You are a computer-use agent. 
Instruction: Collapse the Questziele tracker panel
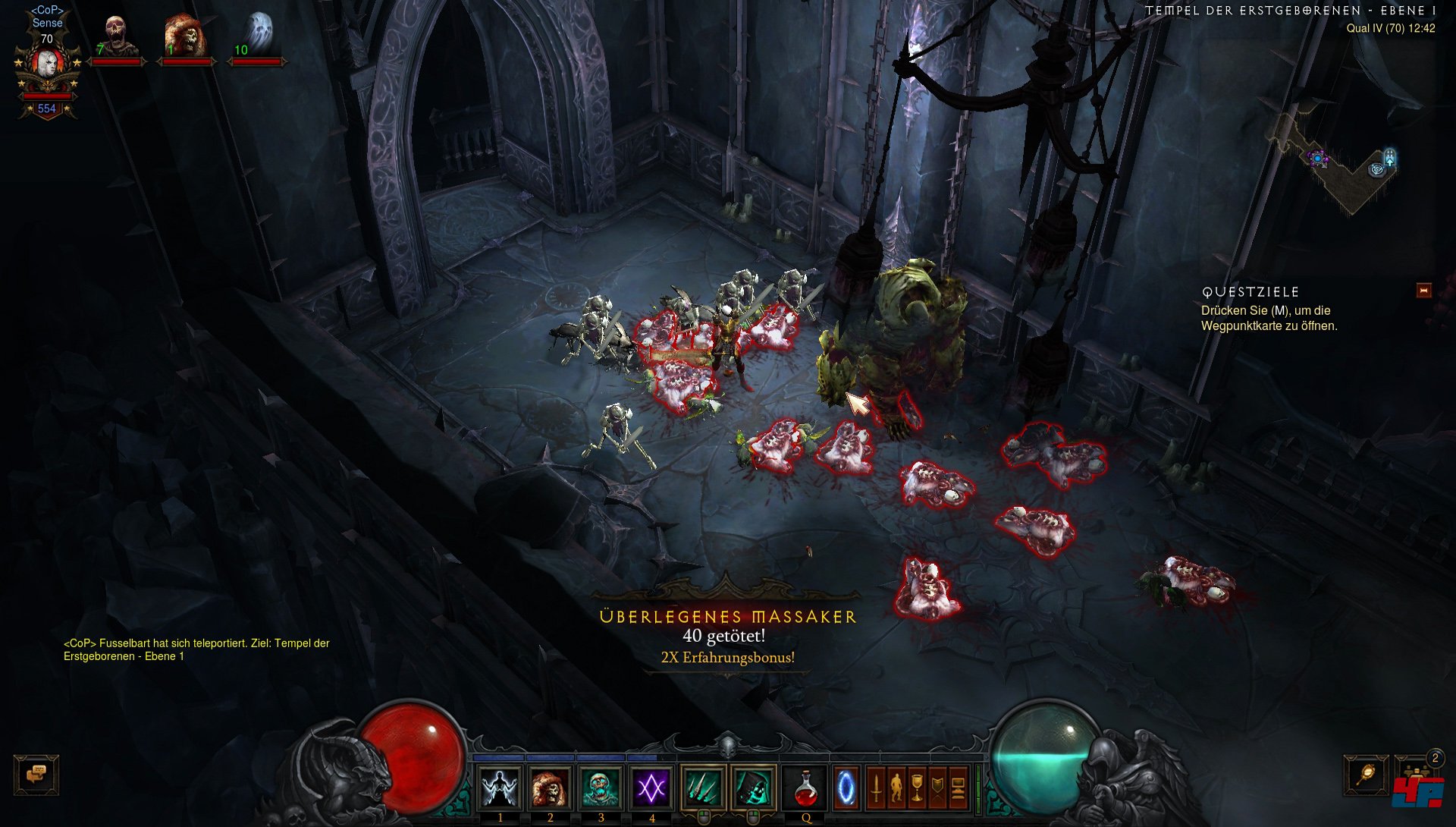[x=1423, y=291]
